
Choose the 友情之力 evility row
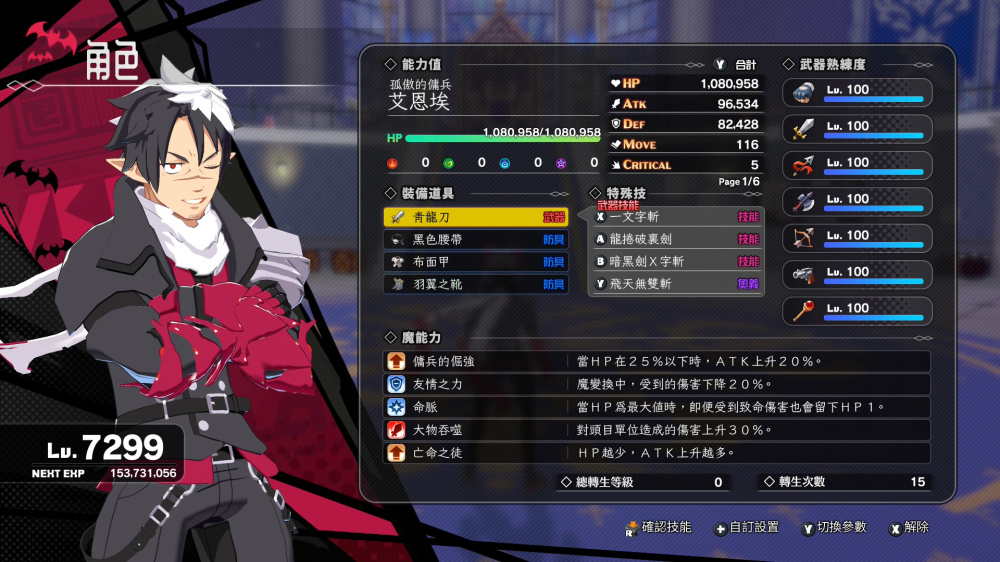click(x=657, y=384)
